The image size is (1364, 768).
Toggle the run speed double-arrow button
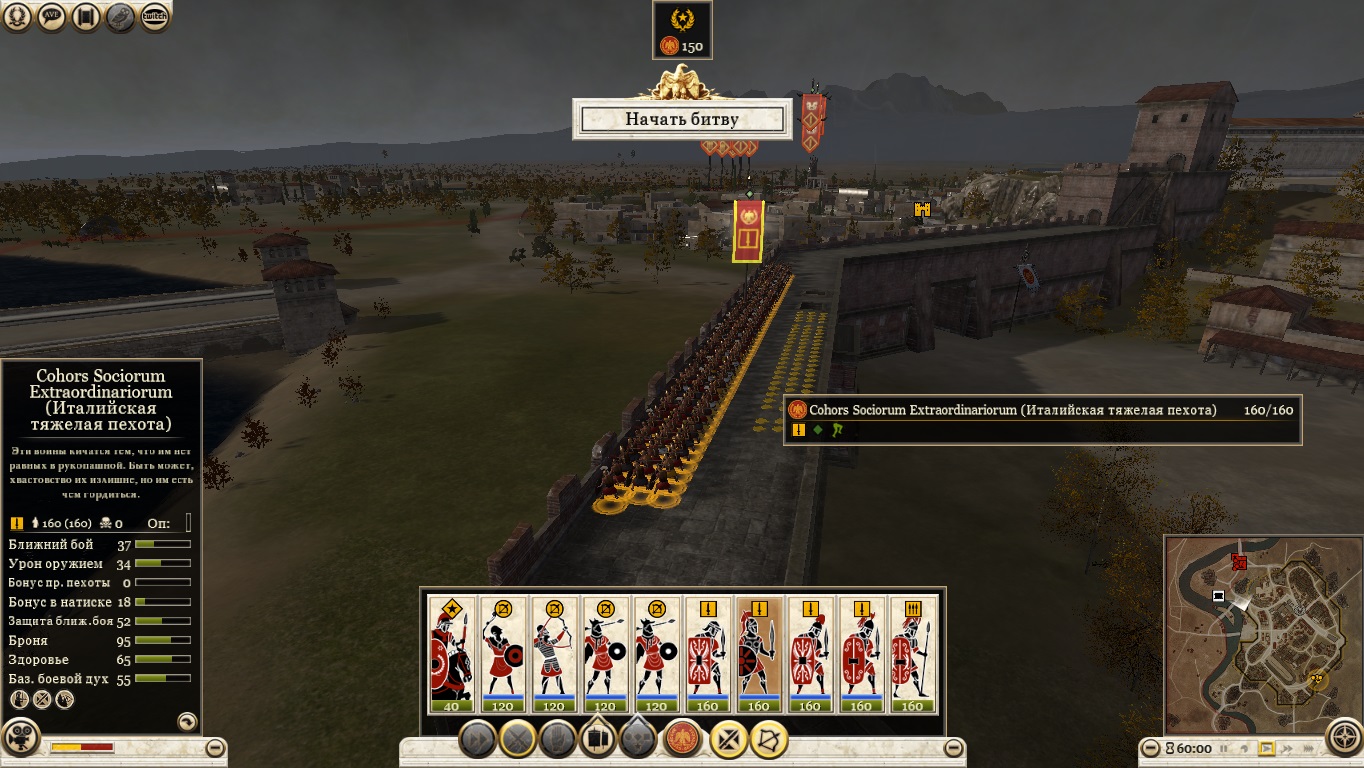[478, 740]
